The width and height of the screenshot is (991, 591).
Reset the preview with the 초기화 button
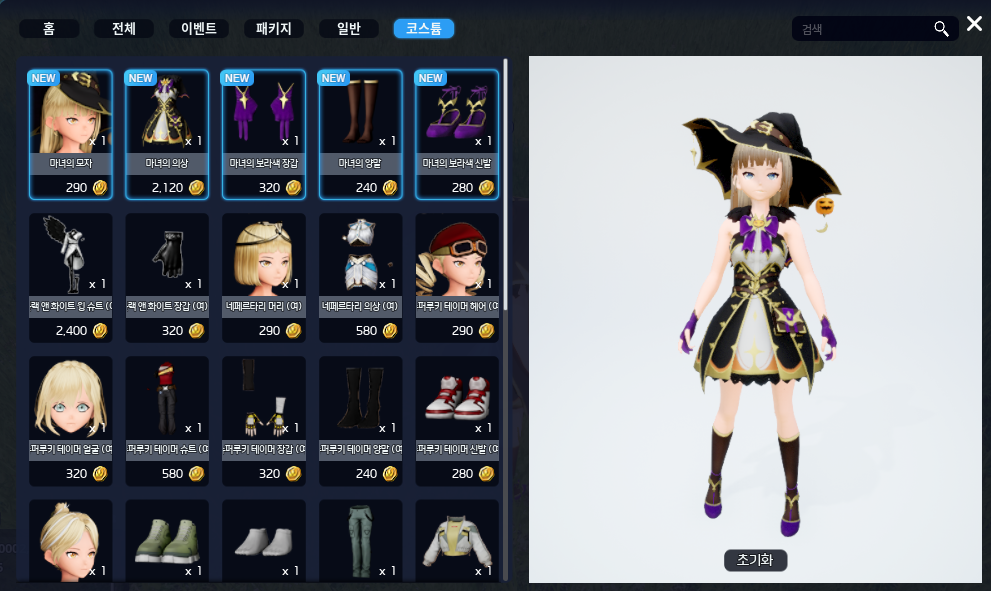tap(755, 560)
